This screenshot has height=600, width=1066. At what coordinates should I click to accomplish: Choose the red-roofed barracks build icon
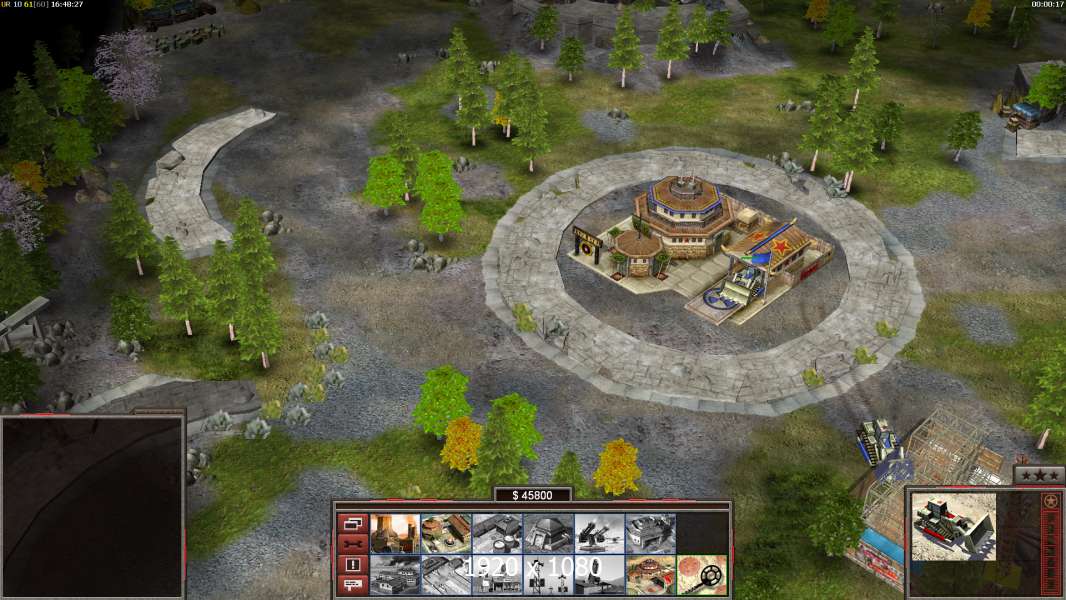(446, 533)
